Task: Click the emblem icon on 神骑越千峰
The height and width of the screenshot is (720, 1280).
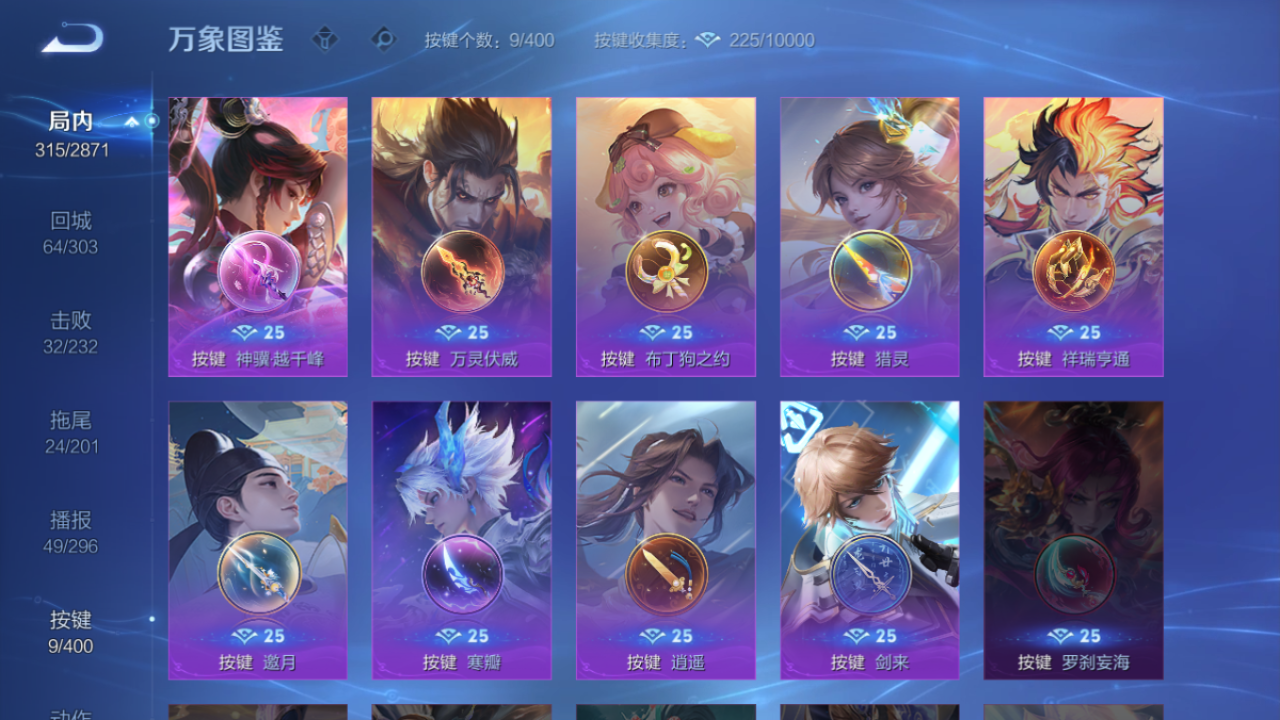Action: coord(257,268)
